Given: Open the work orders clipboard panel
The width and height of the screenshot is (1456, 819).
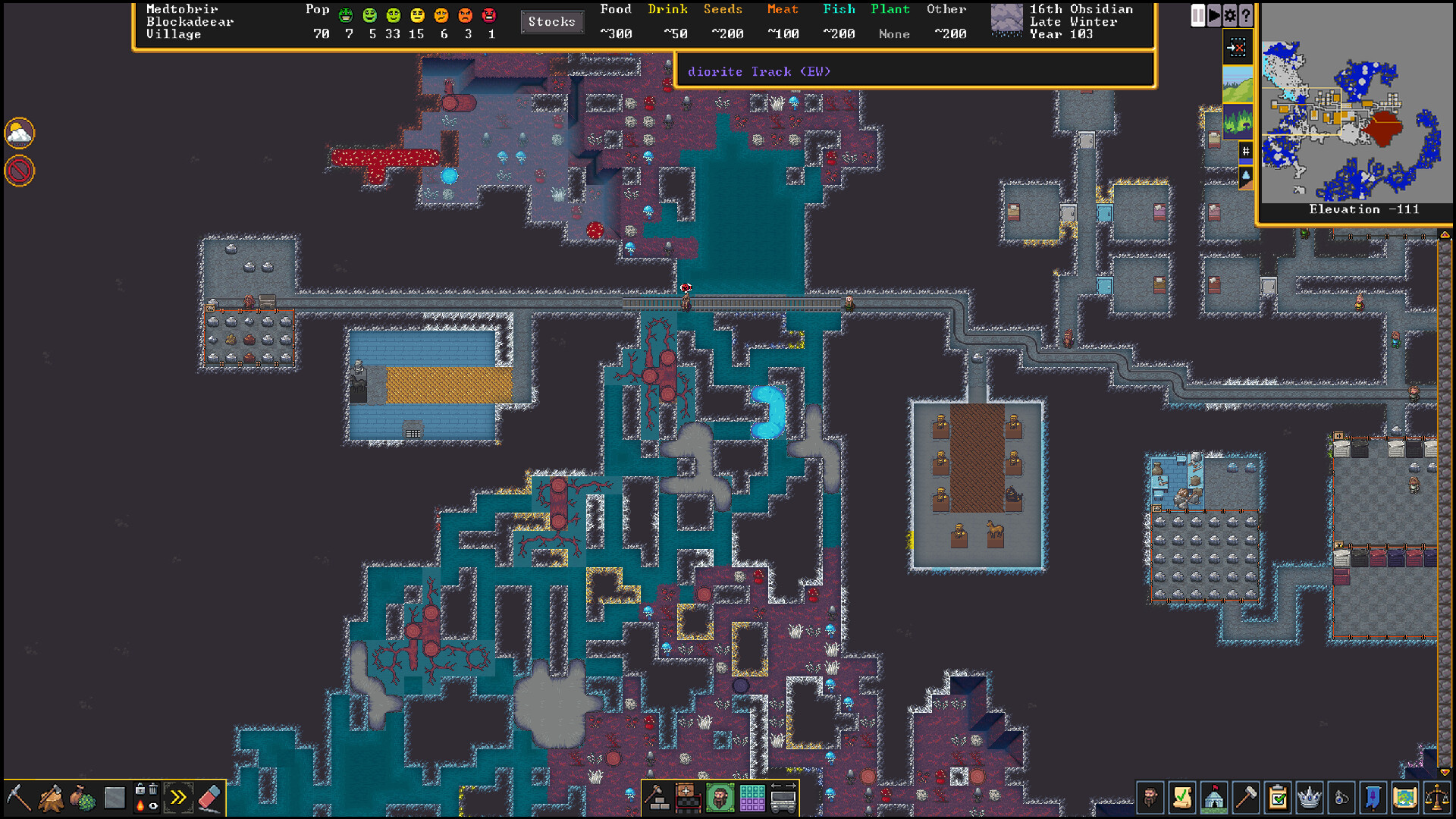Looking at the screenshot, I should (x=1278, y=798).
